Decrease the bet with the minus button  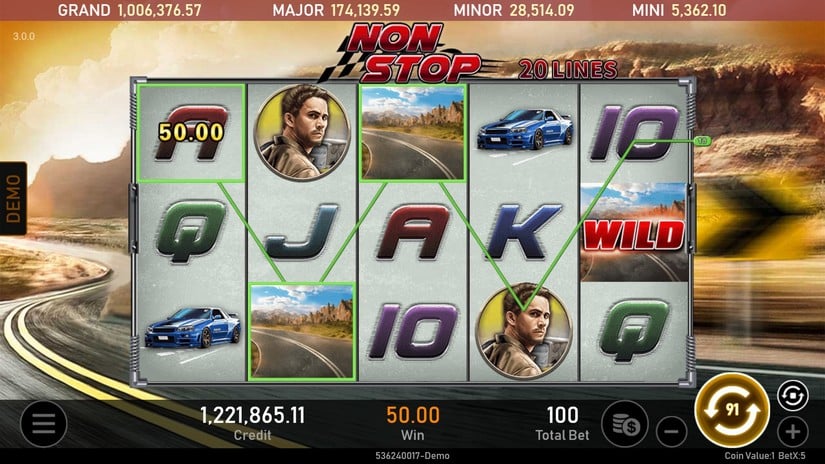click(671, 433)
